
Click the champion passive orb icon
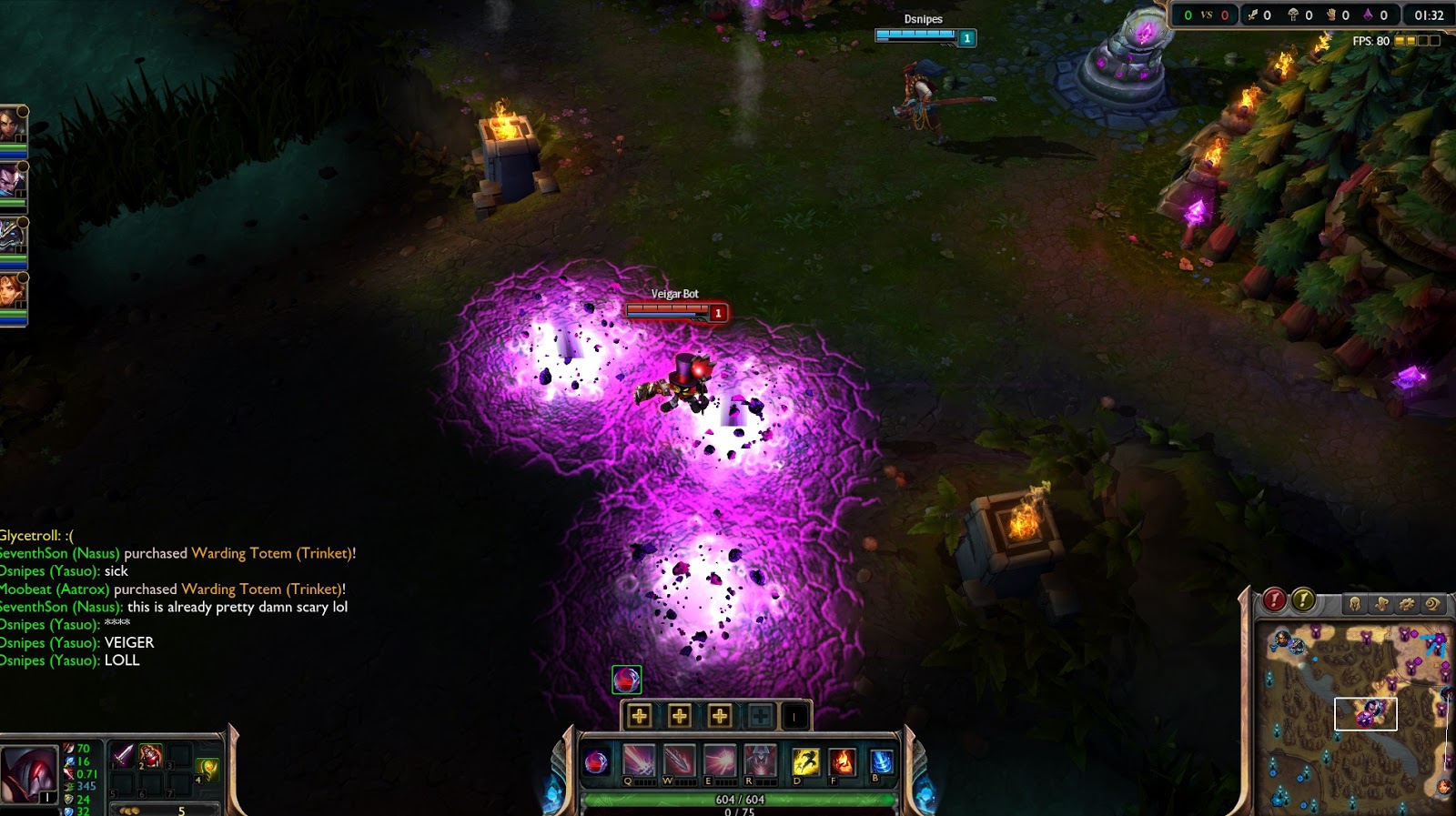(x=596, y=761)
